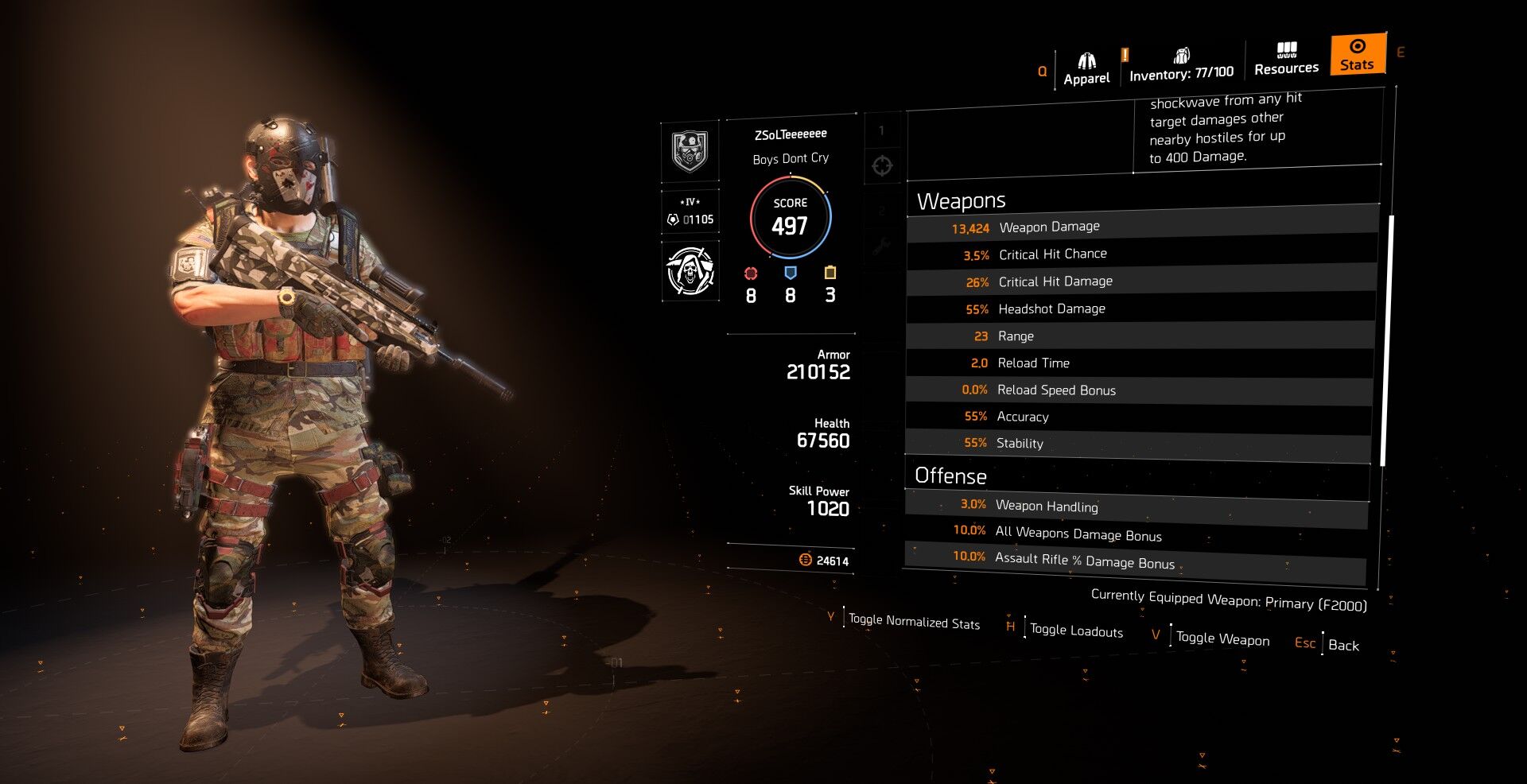Viewport: 1527px width, 784px height.
Task: Click the Toggle Weapon button
Action: coord(1222,638)
